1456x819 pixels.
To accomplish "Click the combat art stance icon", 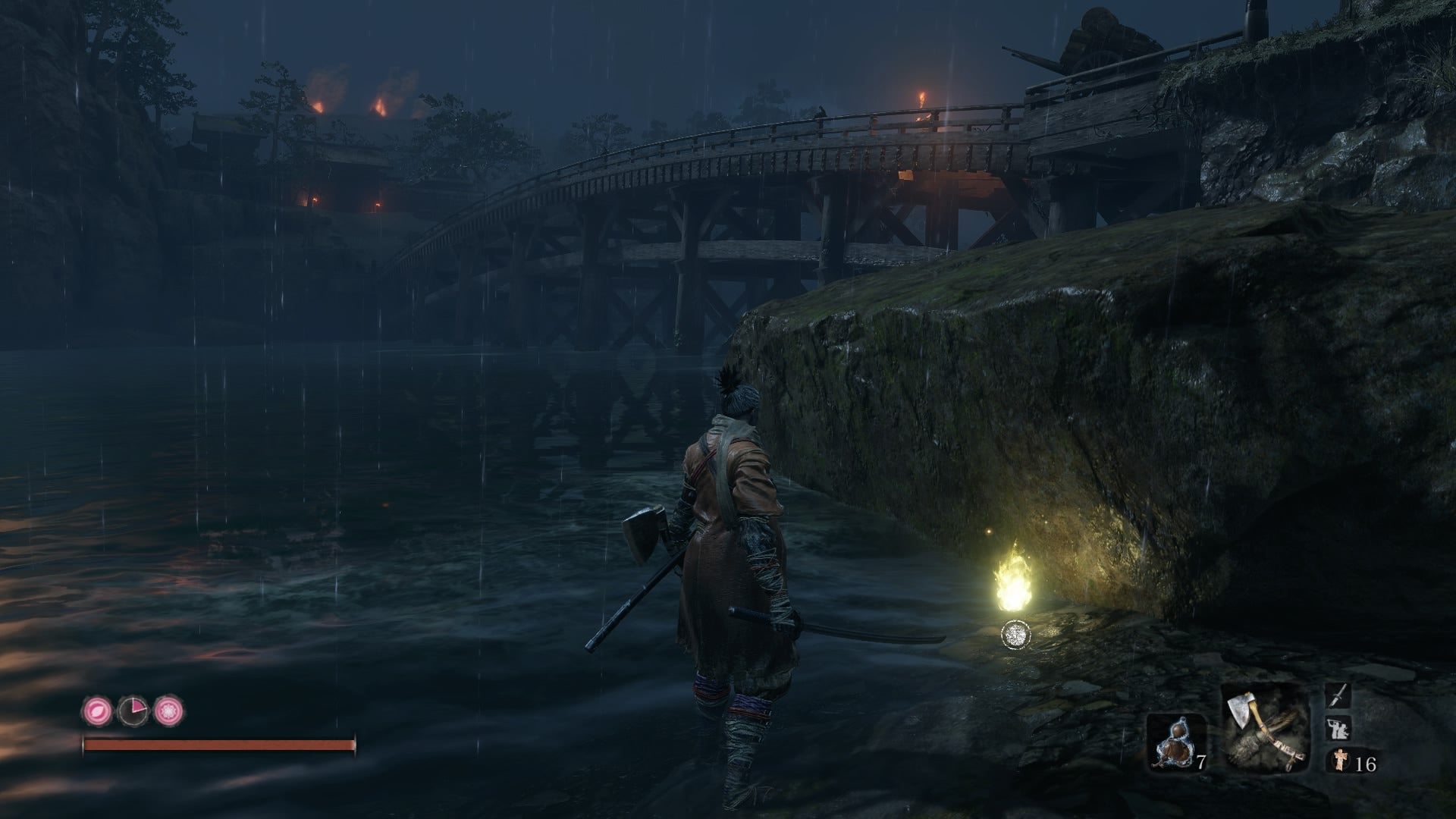I will 1336,728.
